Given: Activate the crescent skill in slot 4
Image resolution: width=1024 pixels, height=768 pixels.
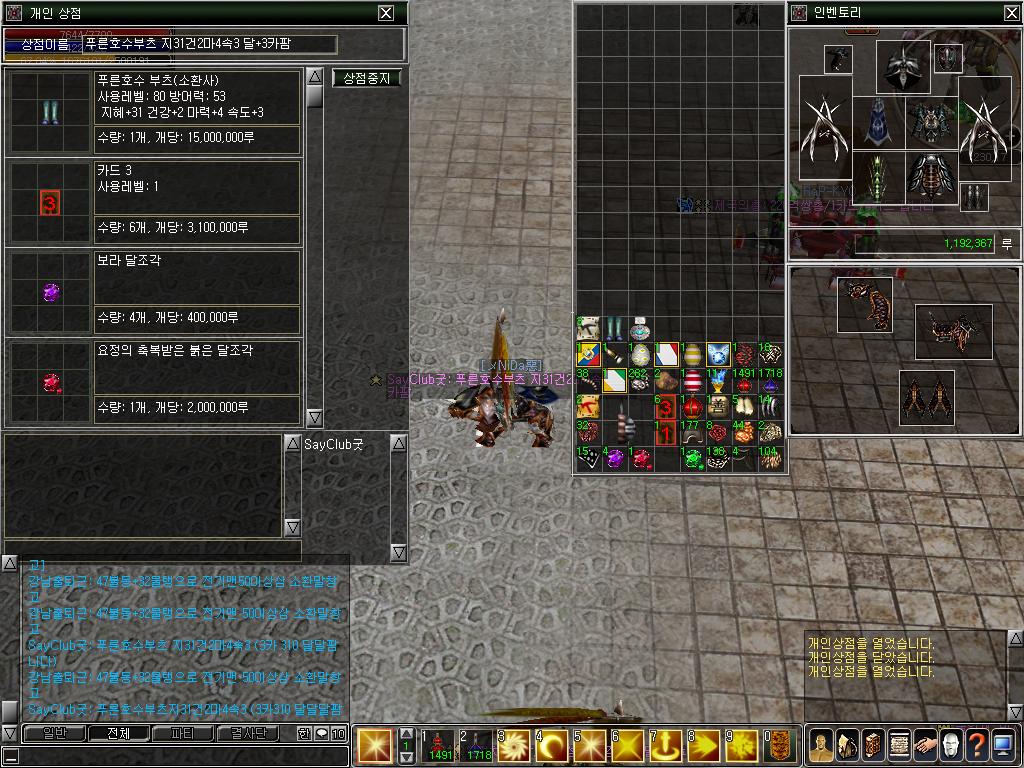Looking at the screenshot, I should (549, 747).
